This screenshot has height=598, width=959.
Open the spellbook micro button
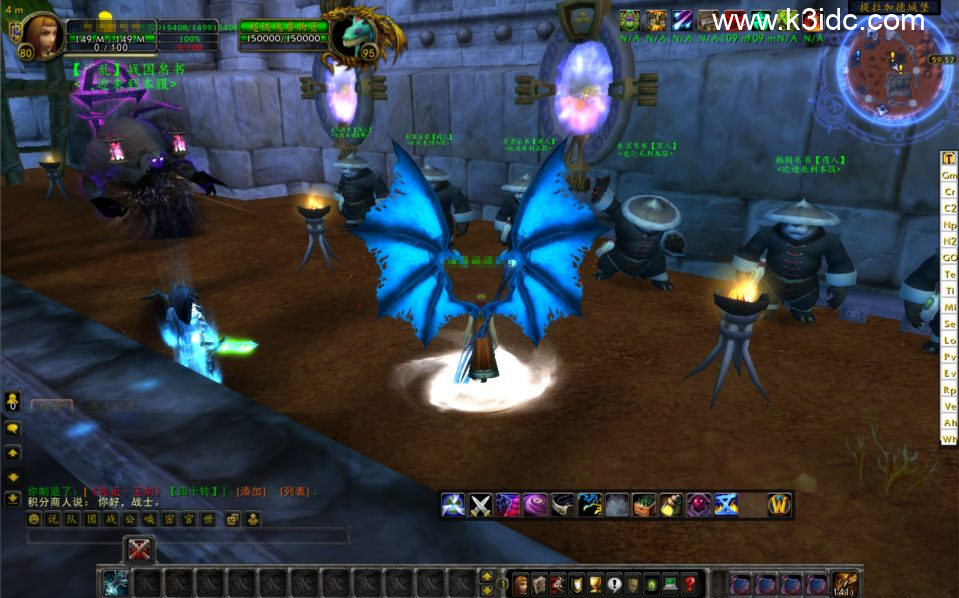click(x=539, y=584)
